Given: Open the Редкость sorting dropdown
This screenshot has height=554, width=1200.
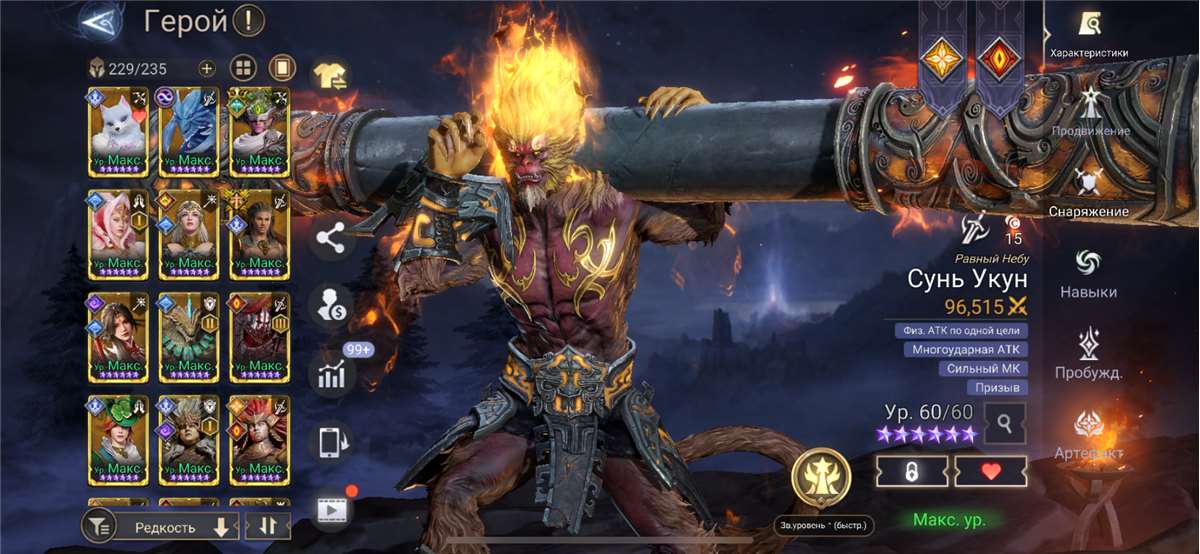Looking at the screenshot, I should [177, 526].
